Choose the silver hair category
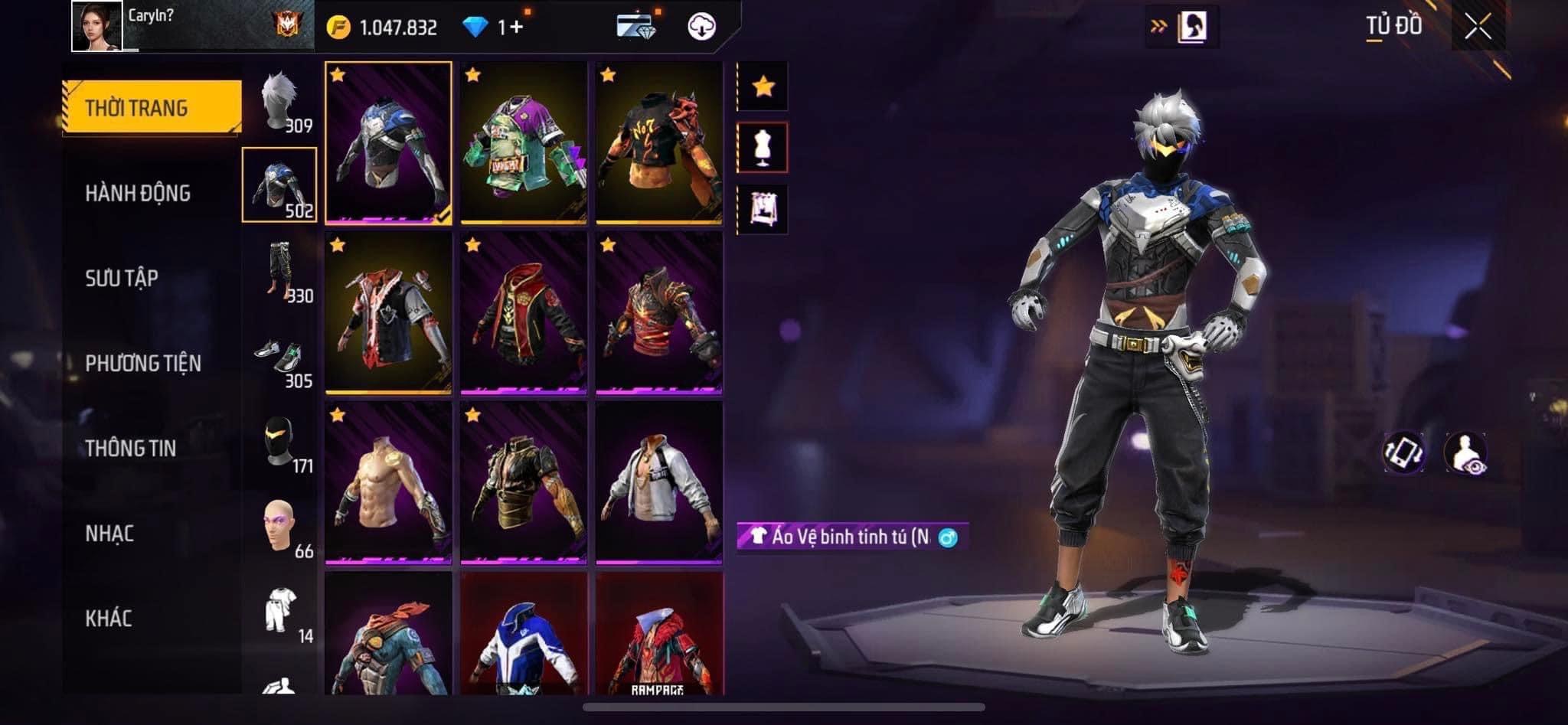 tap(279, 103)
